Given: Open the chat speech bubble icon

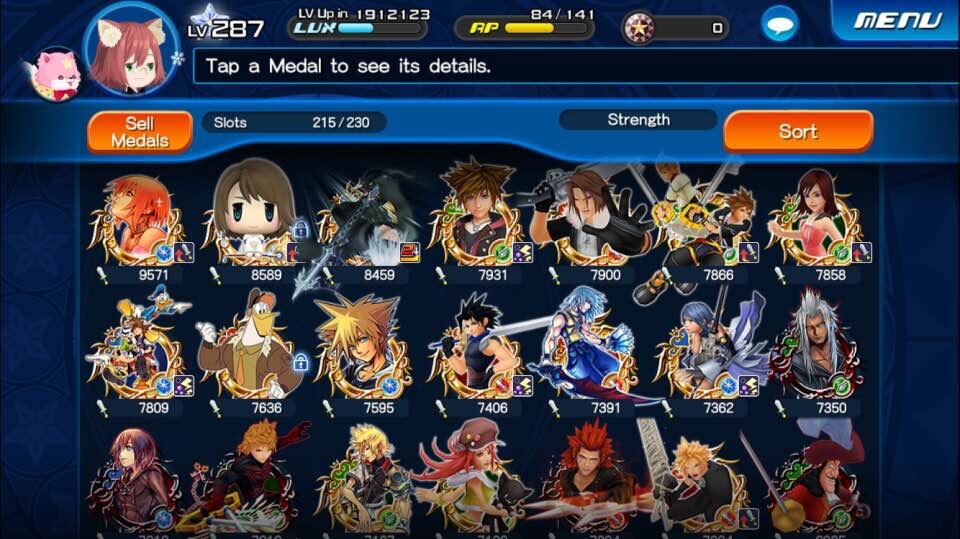Looking at the screenshot, I should (780, 24).
